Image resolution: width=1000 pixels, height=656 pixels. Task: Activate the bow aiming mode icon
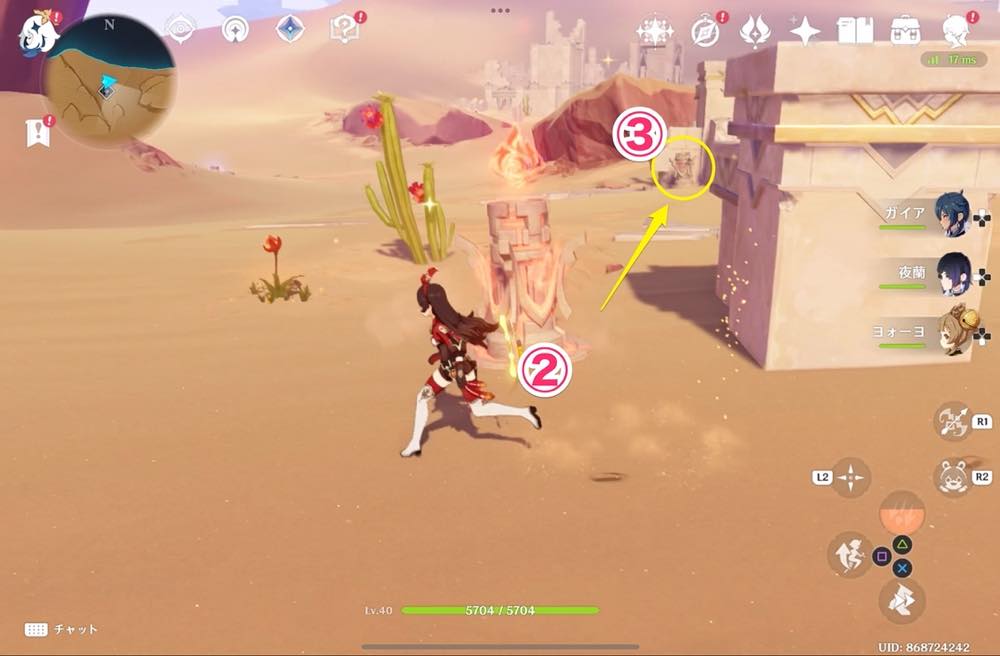tap(952, 421)
